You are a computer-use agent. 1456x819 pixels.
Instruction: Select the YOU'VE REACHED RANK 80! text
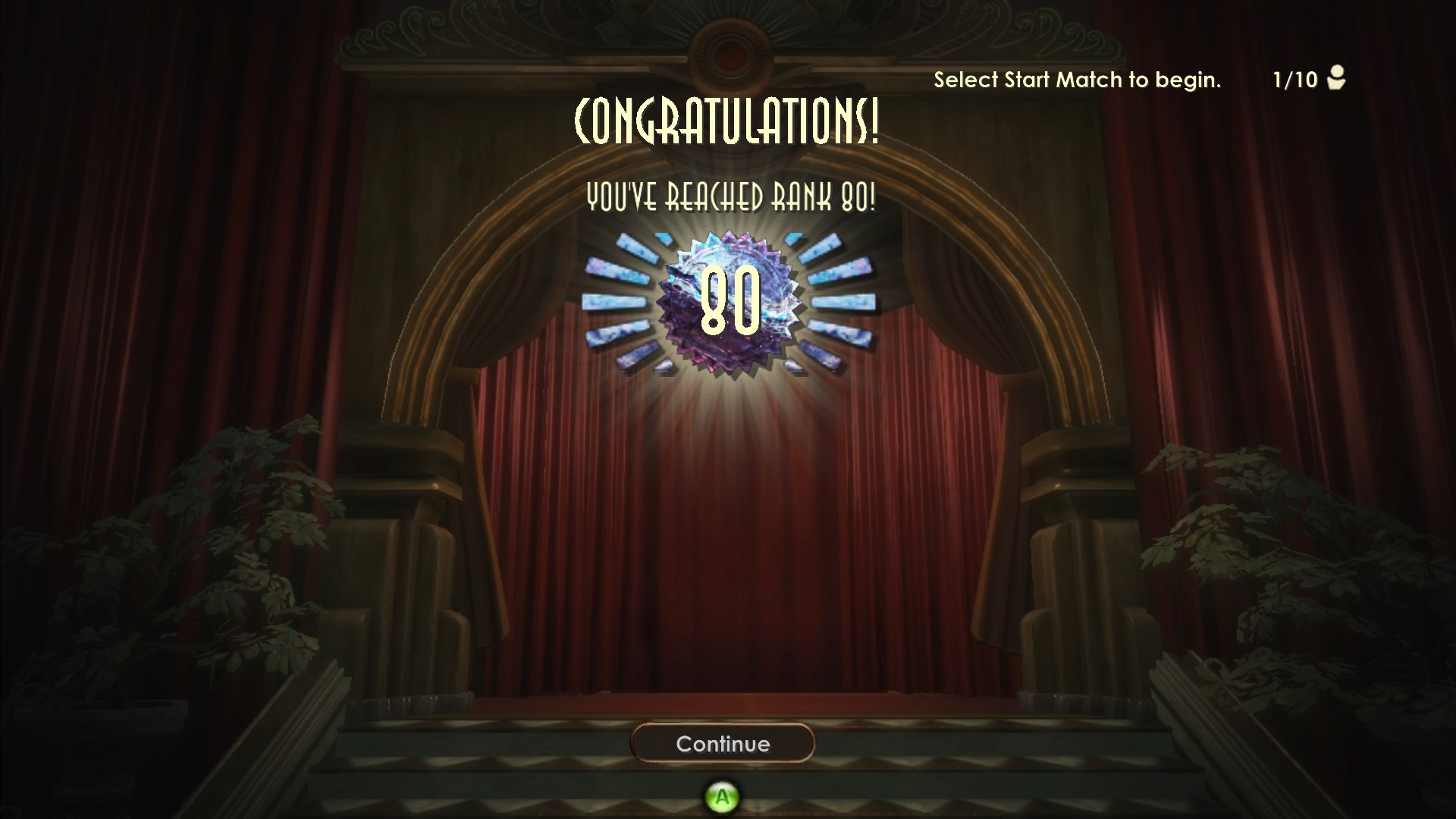click(730, 199)
